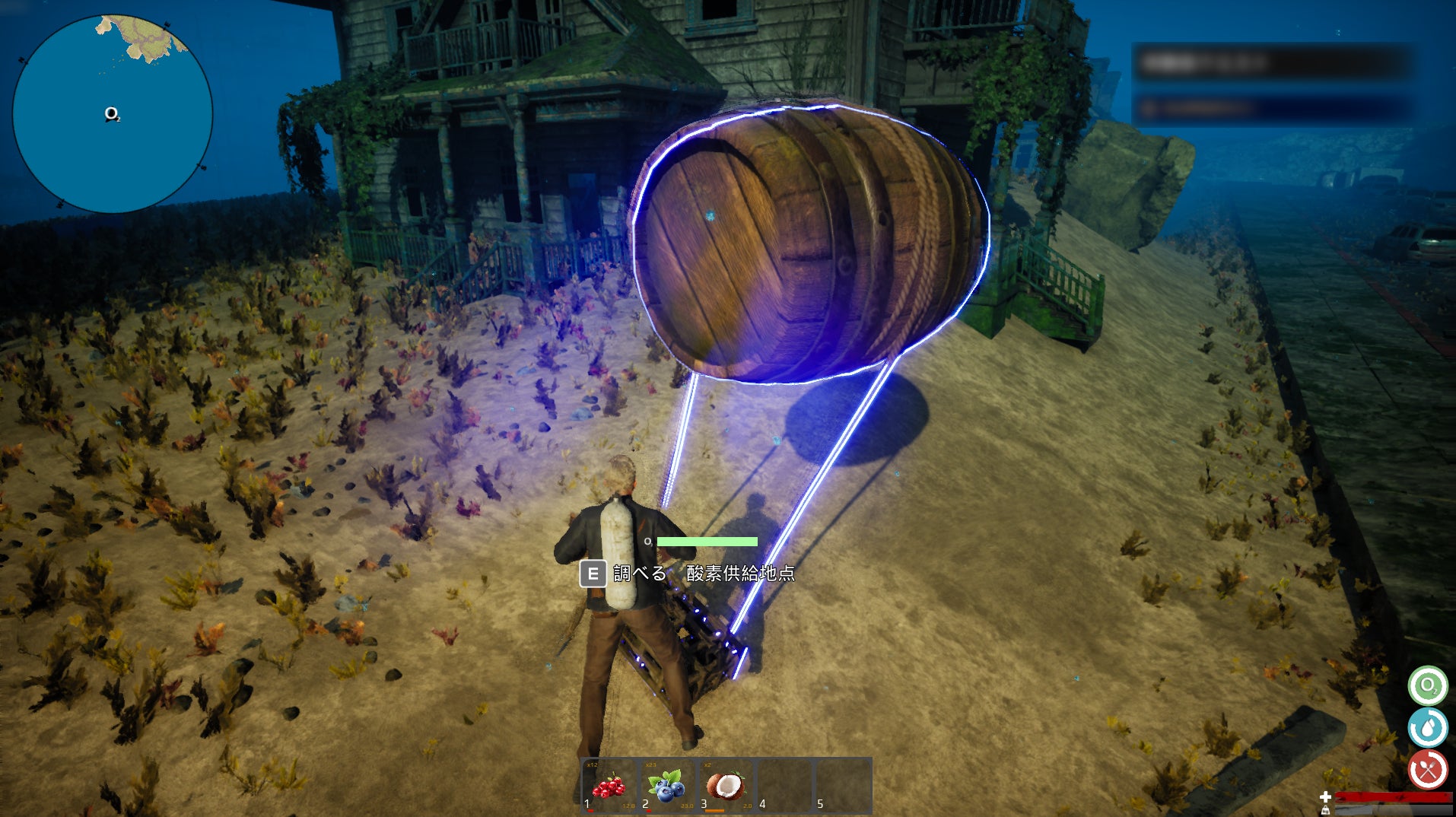Select empty hotbar slot number 5
This screenshot has height=817, width=1456.
[842, 786]
